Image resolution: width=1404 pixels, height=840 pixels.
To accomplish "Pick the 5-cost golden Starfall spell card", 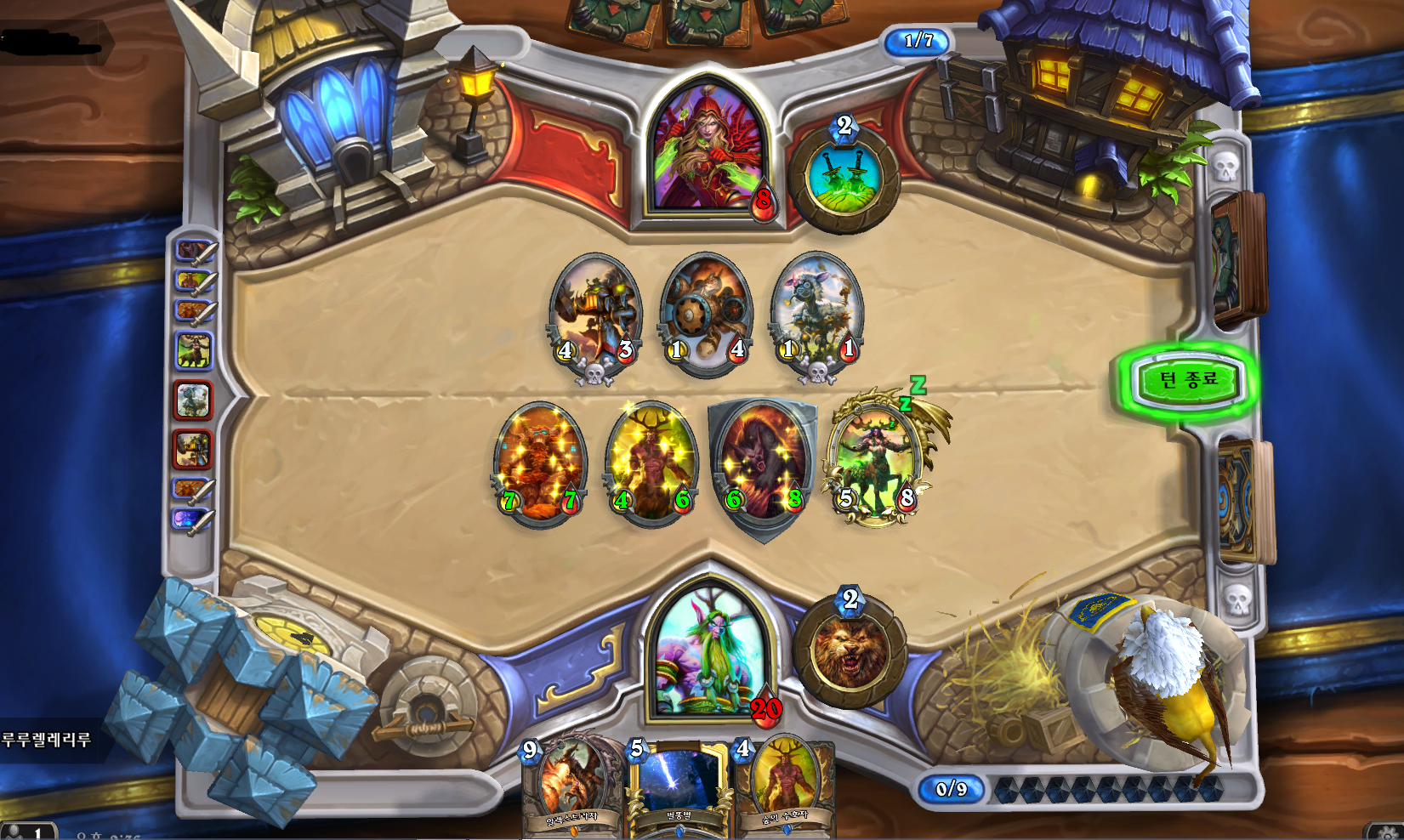I will (678, 786).
